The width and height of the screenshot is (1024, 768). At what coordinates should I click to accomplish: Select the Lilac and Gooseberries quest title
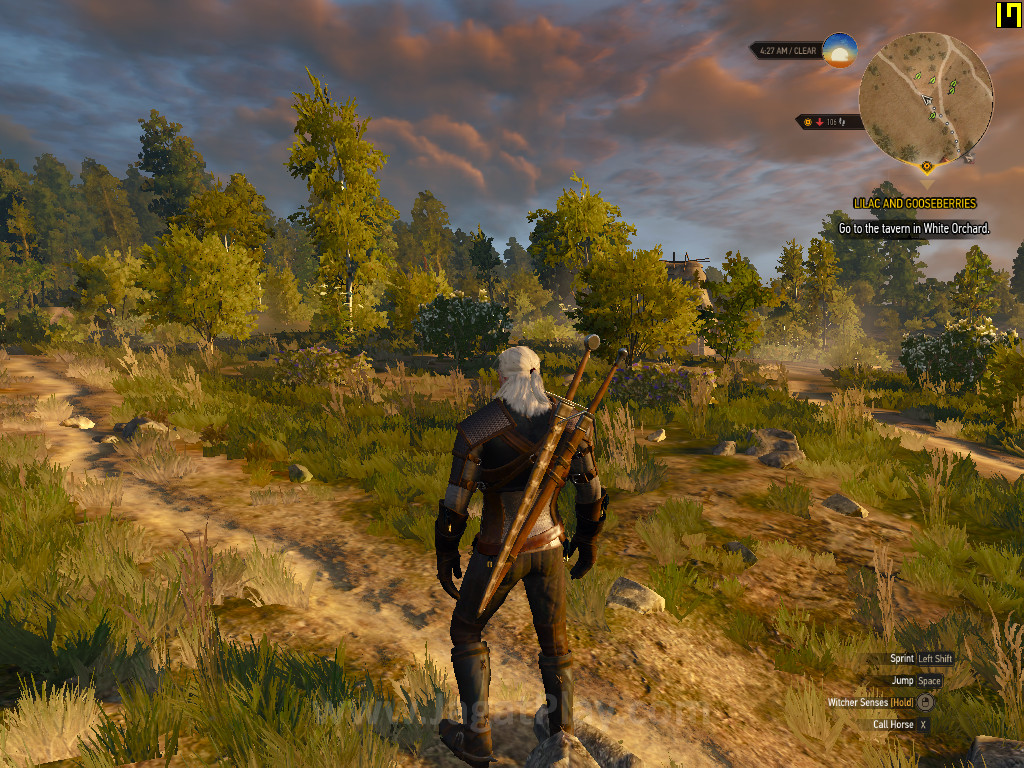(914, 203)
